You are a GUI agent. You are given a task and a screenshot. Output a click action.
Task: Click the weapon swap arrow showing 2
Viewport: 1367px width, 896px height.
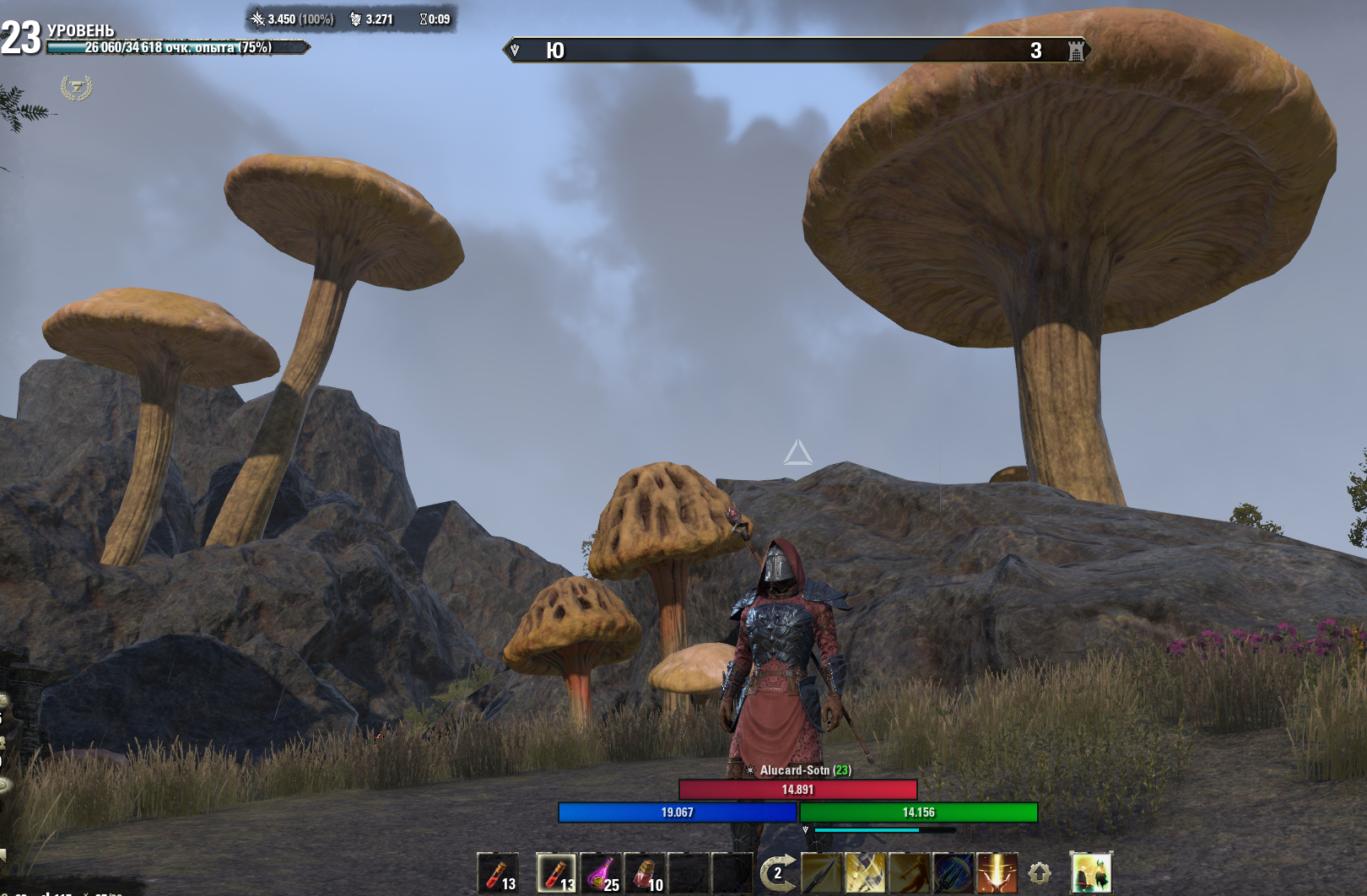pyautogui.click(x=777, y=873)
